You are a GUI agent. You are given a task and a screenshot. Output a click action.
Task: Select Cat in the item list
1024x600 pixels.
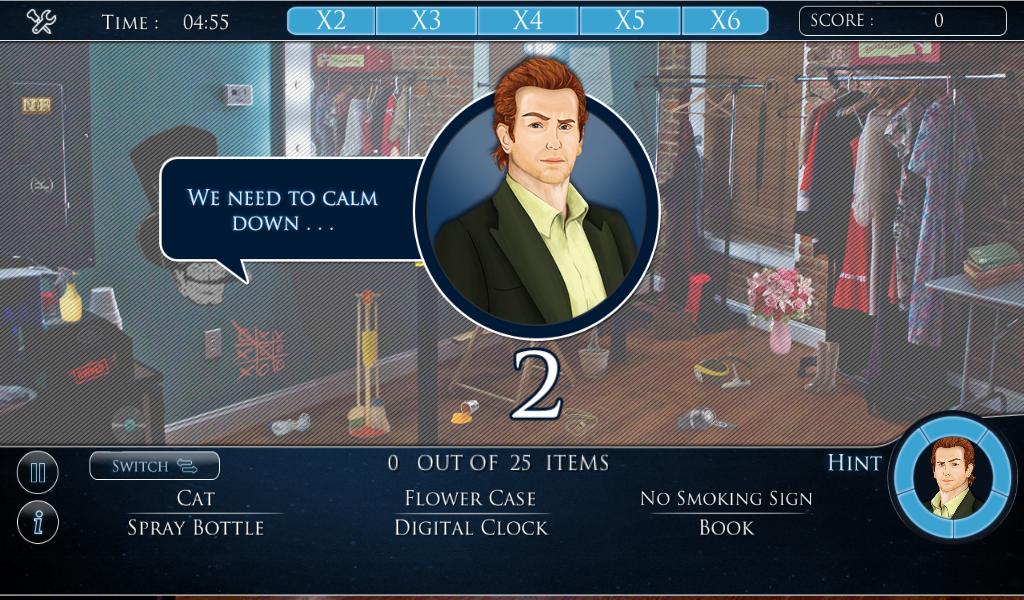[x=196, y=498]
